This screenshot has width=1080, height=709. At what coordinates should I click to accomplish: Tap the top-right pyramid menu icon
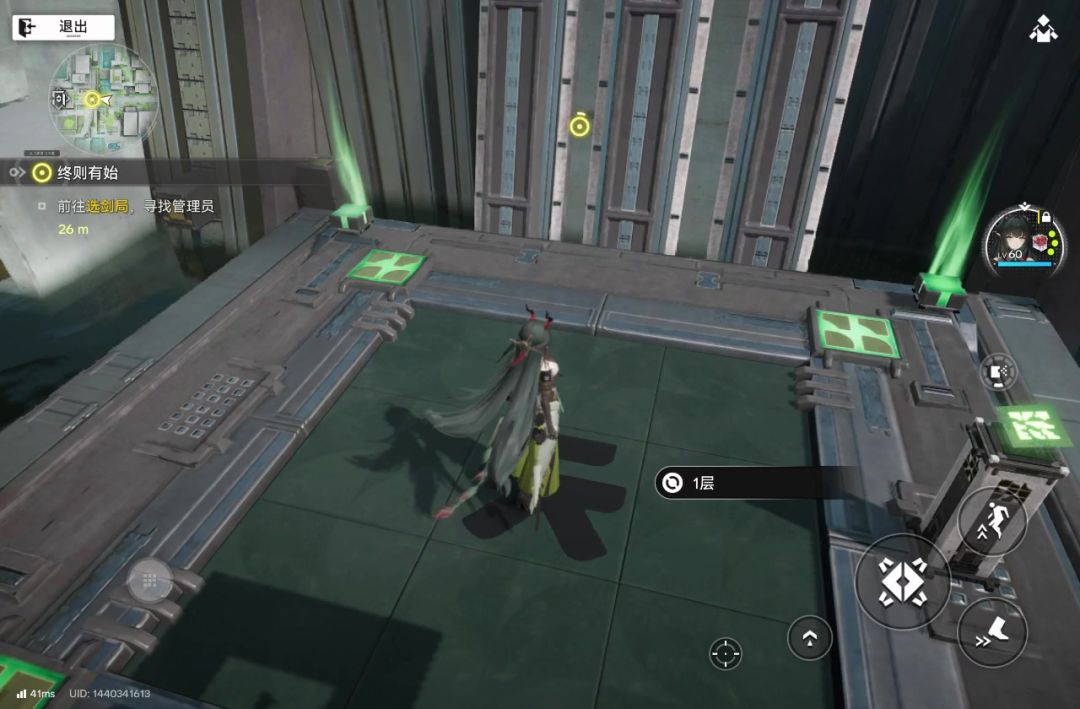tap(1044, 28)
